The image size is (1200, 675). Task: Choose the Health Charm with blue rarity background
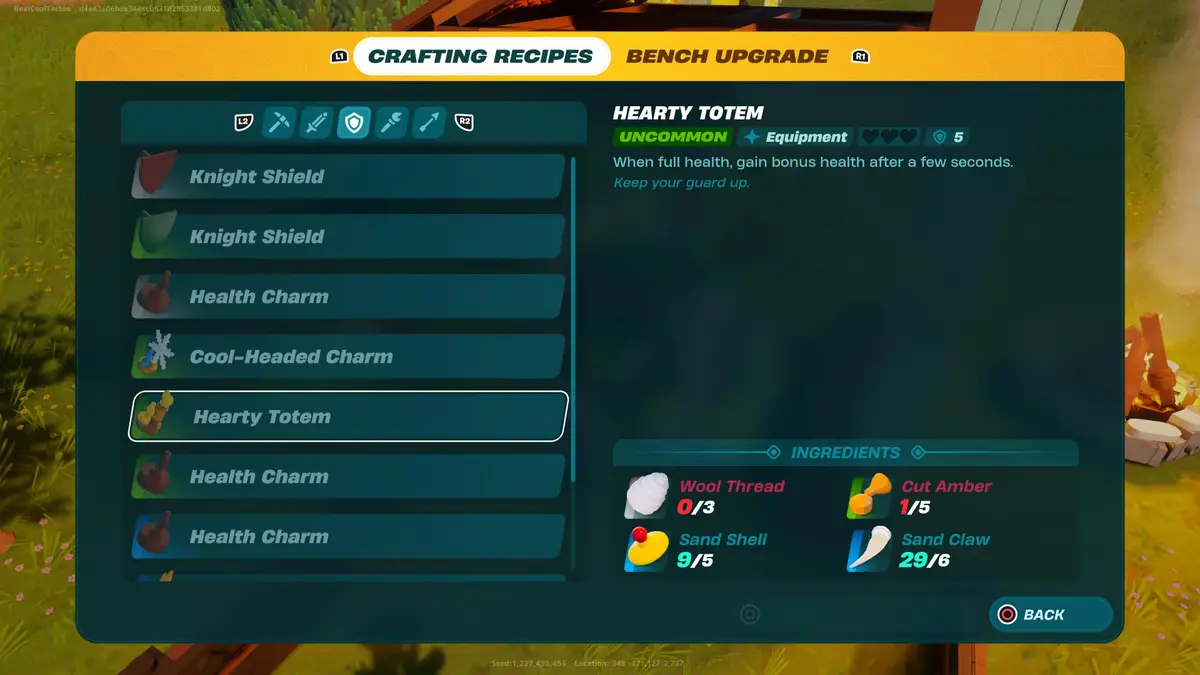[348, 537]
